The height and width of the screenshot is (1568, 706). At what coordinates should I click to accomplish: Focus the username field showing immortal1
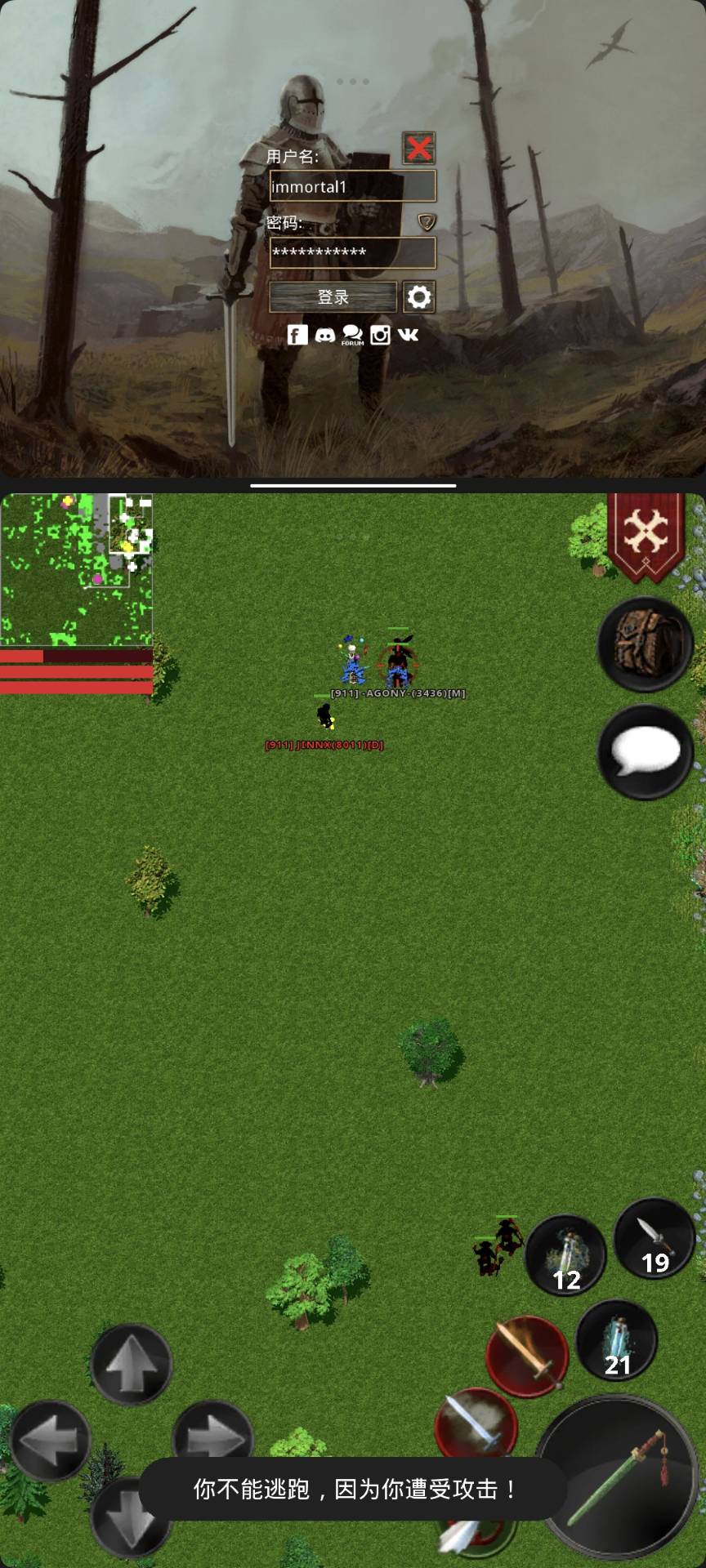[x=352, y=186]
